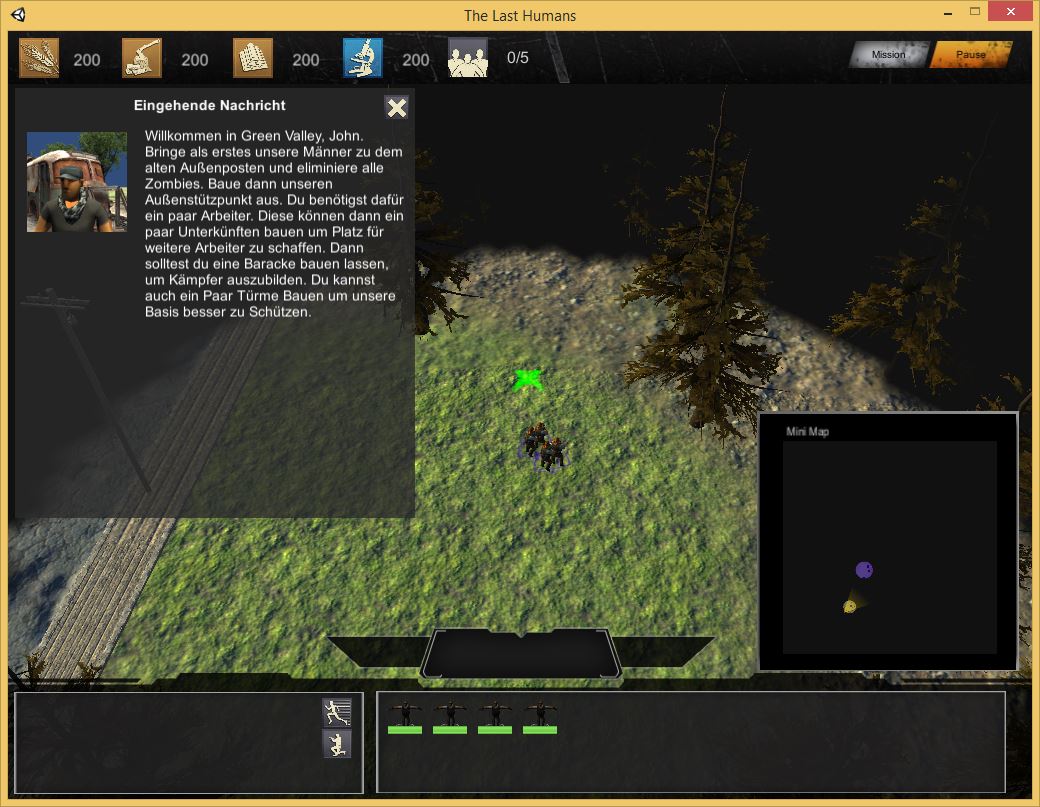This screenshot has height=807, width=1040.
Task: Activate the kneeling figure stance icon
Action: (337, 744)
